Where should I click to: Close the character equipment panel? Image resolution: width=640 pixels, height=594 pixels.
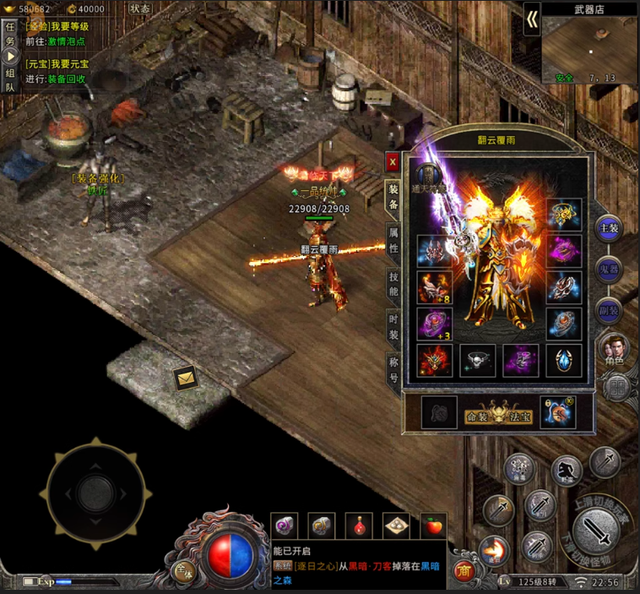tap(393, 162)
